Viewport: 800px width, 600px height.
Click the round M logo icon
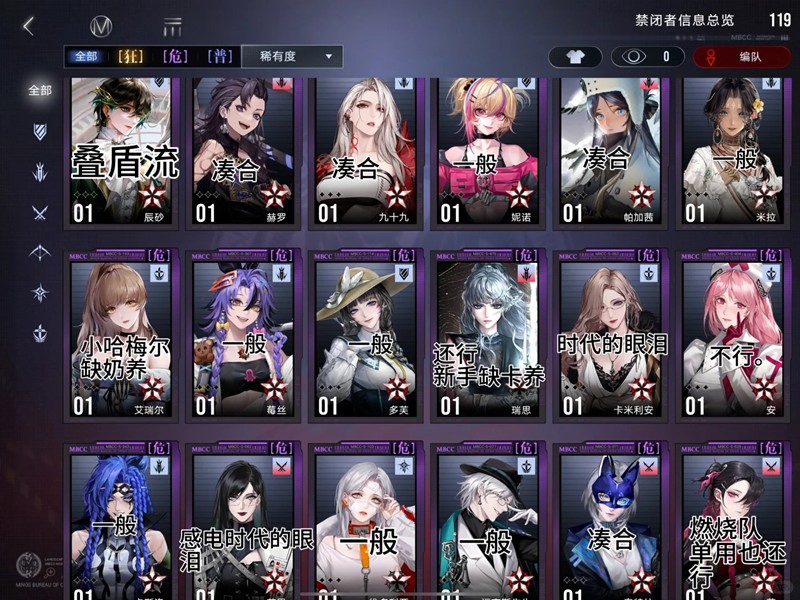pyautogui.click(x=101, y=27)
